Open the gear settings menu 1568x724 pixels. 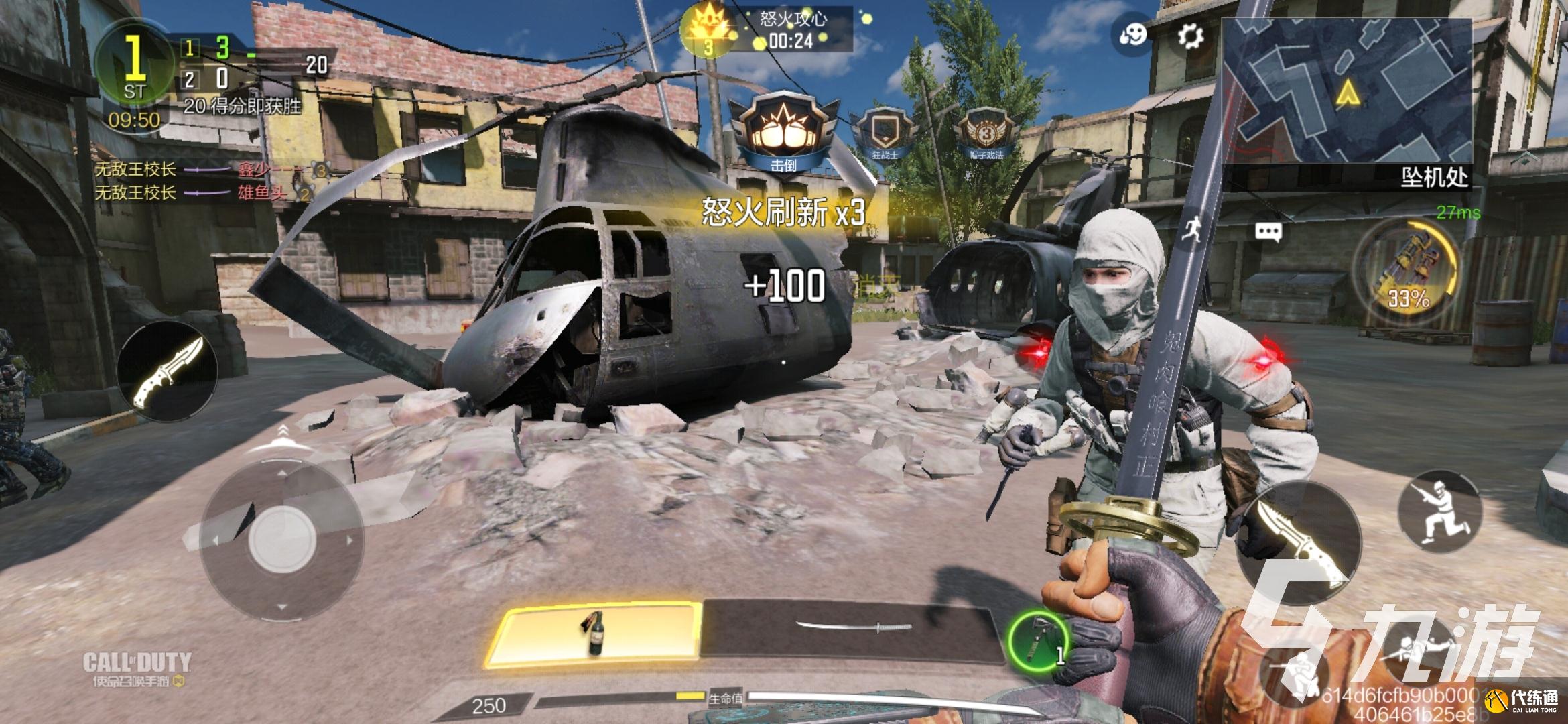(1190, 36)
